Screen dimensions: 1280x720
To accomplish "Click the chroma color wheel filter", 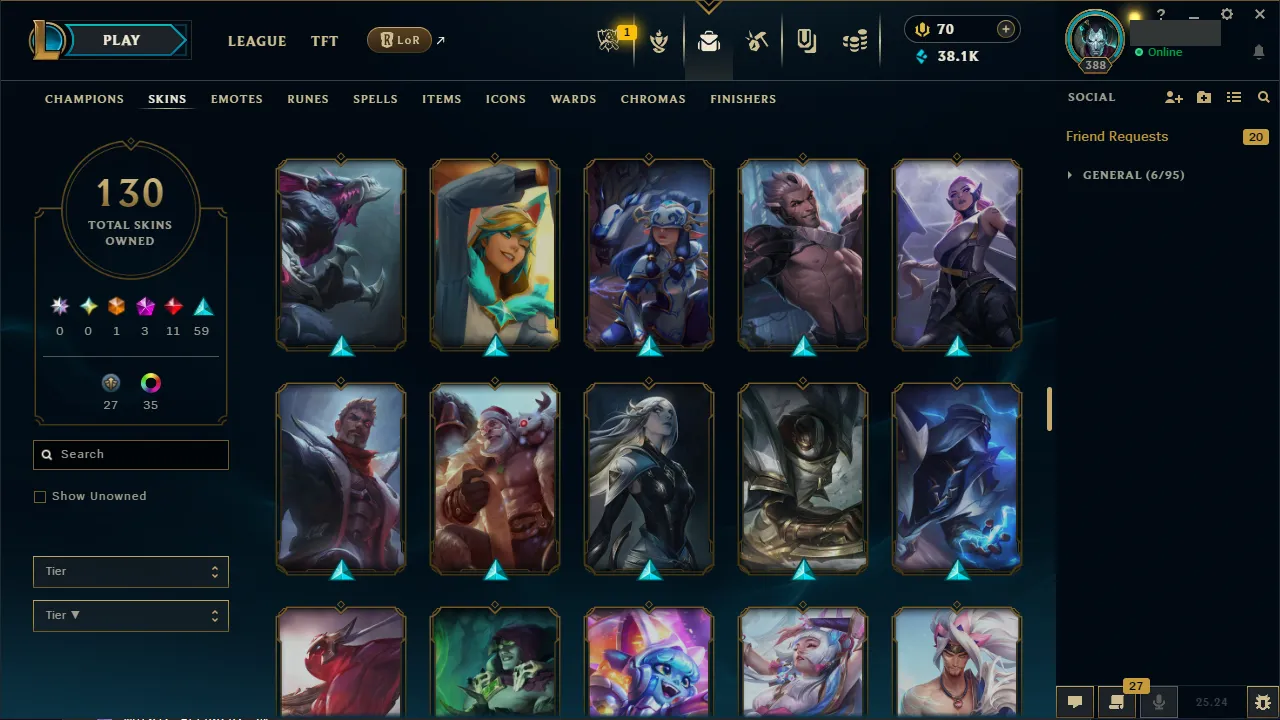I will click(x=150, y=383).
